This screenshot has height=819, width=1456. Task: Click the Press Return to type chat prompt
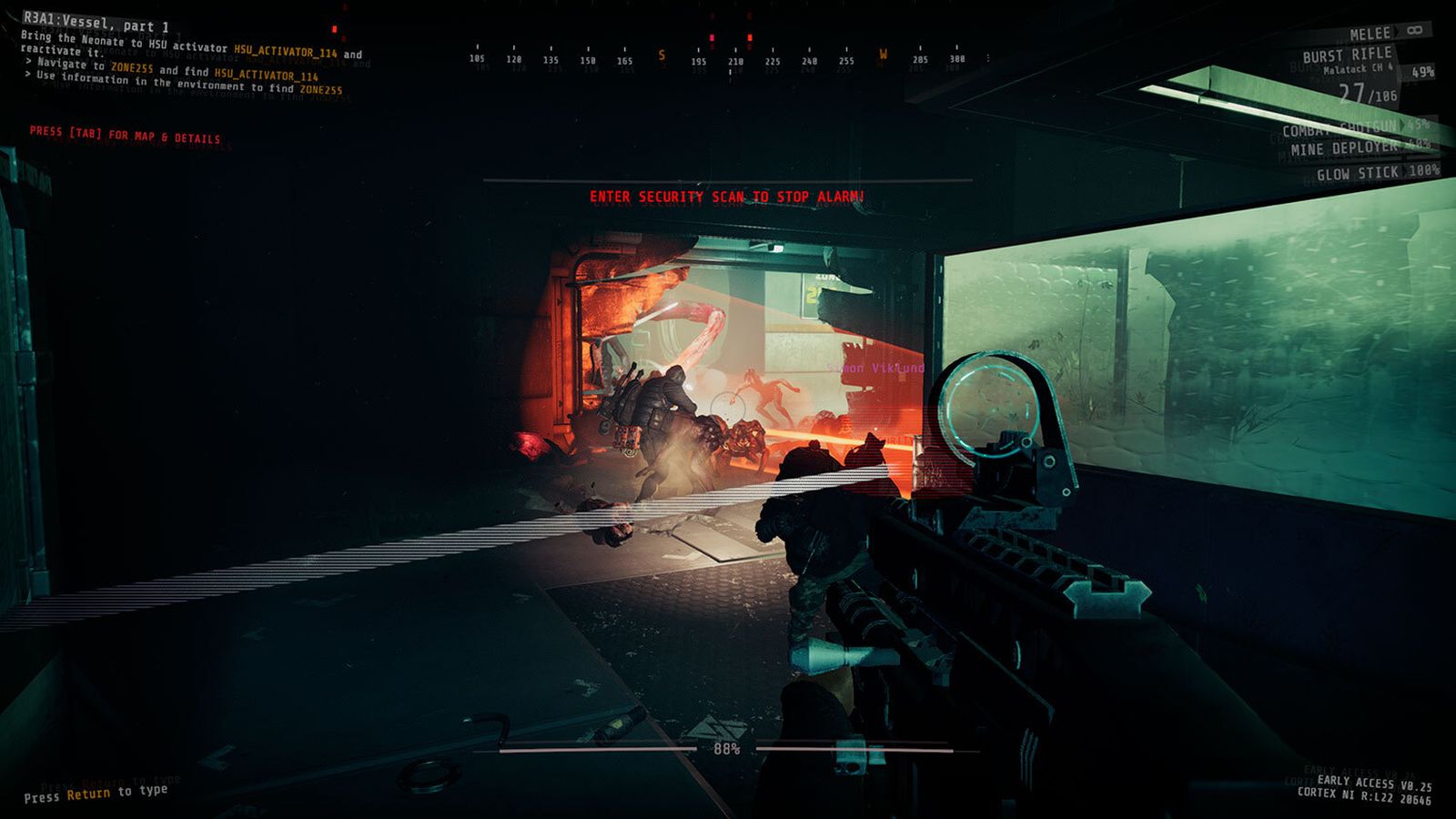[96, 793]
